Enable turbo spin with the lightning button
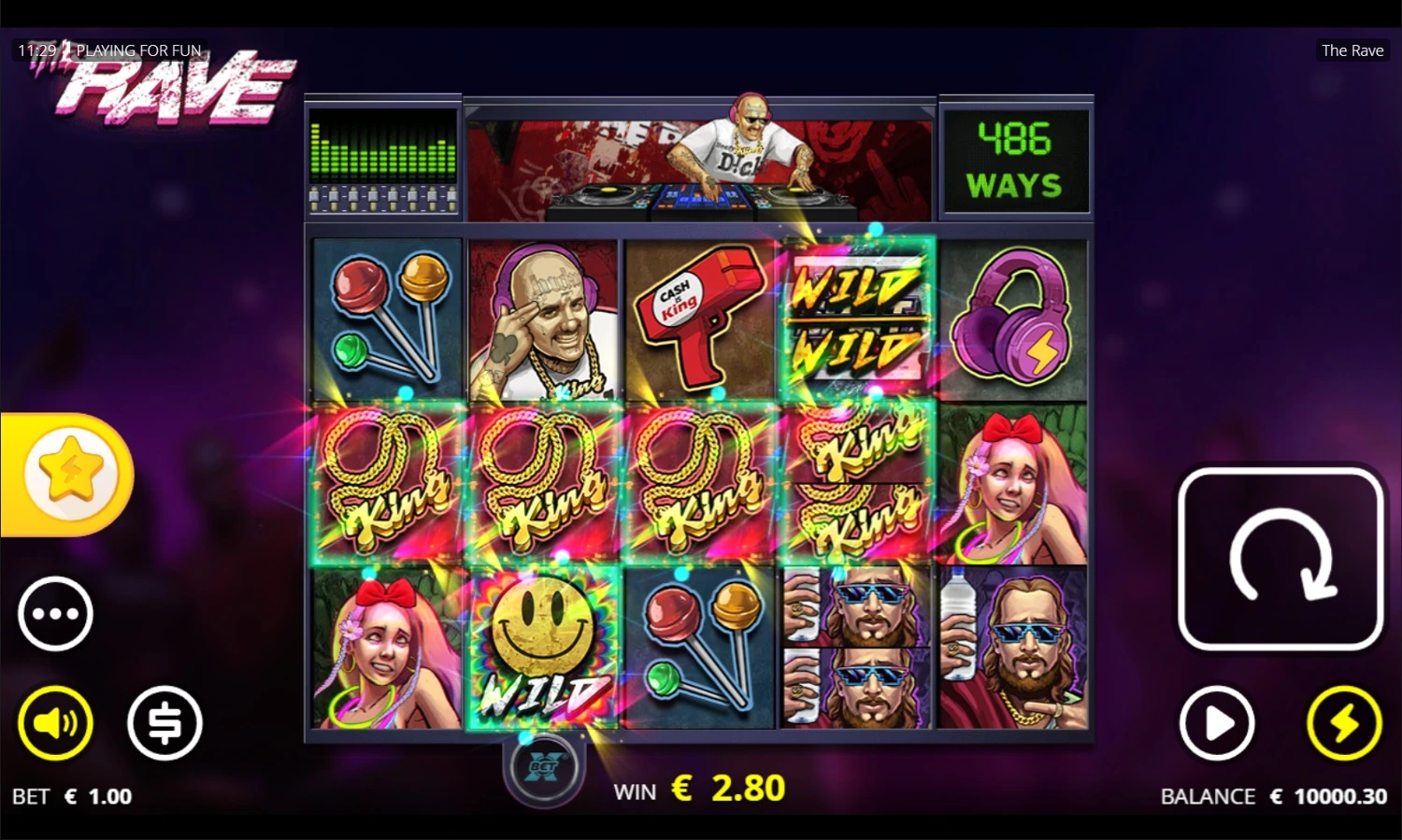 click(1344, 723)
